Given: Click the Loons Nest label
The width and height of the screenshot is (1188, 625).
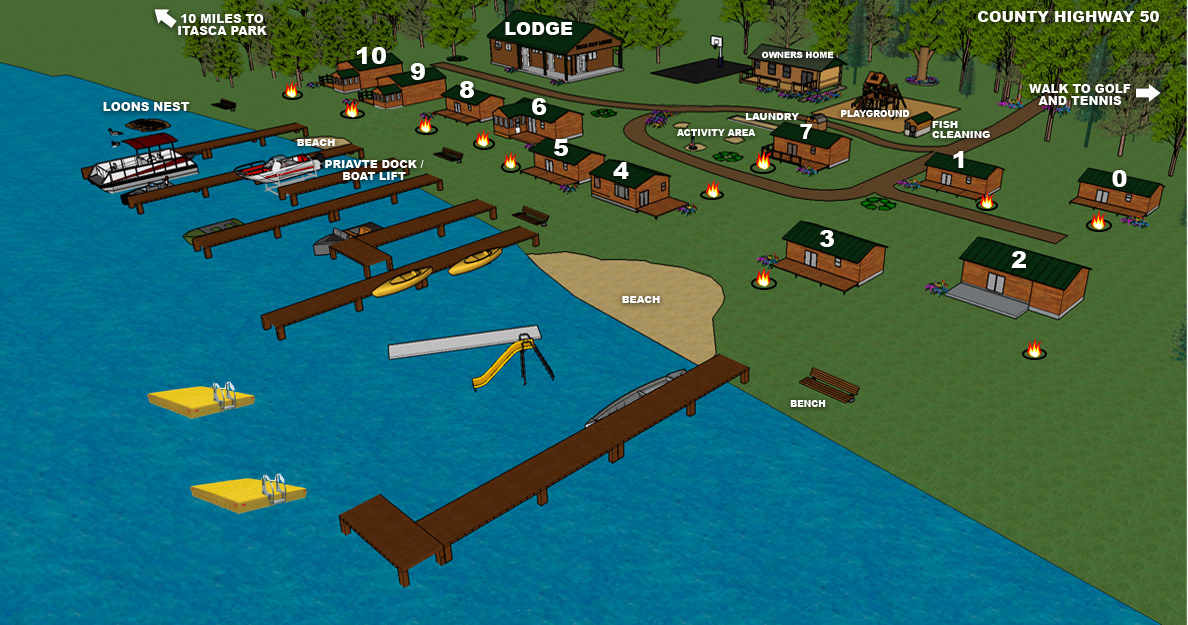Looking at the screenshot, I should pos(146,107).
